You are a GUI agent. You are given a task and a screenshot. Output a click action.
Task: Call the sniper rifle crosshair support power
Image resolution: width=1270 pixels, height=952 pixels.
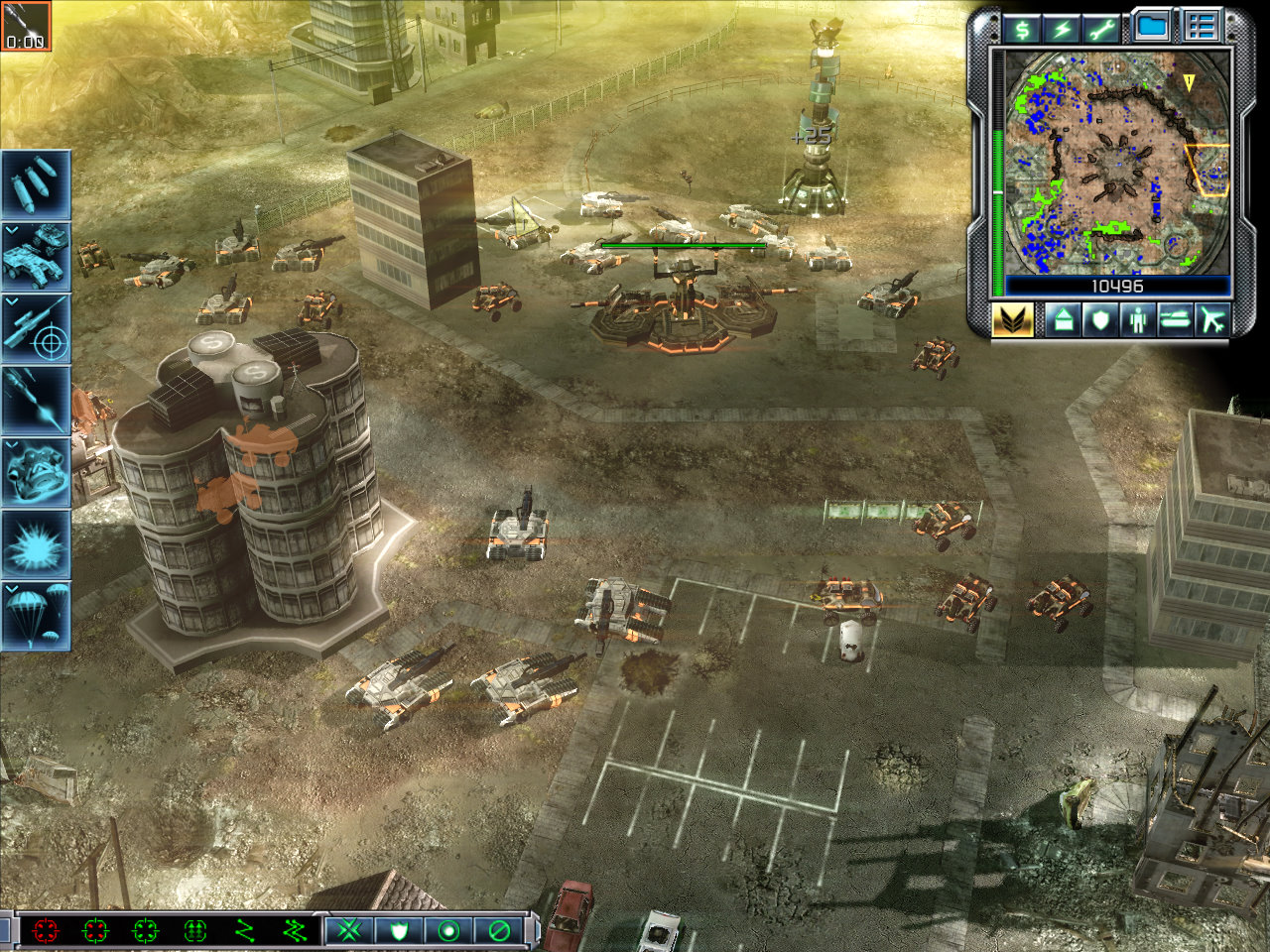click(36, 328)
